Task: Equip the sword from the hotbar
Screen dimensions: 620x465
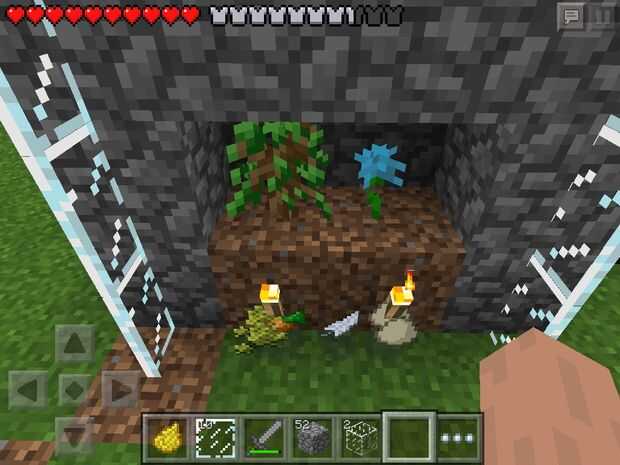Action: [x=262, y=438]
